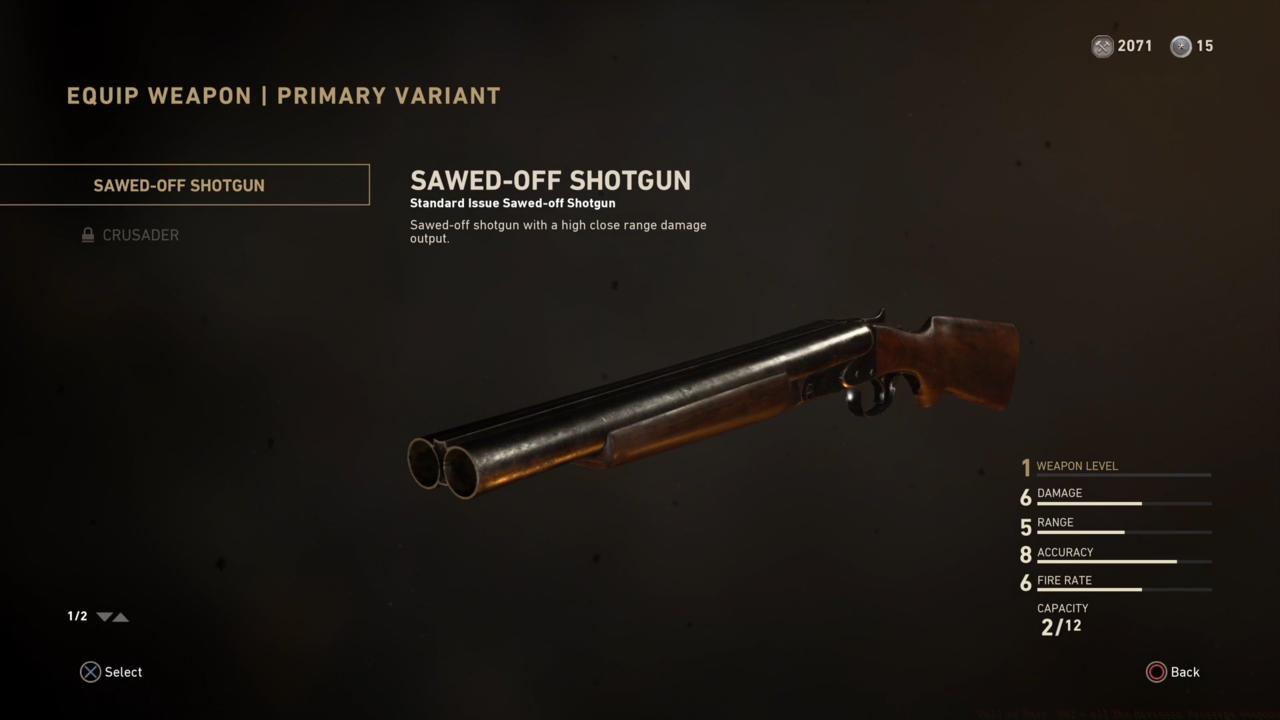
Task: Select the Sawed-Off Shotgun variant entry
Action: point(178,185)
